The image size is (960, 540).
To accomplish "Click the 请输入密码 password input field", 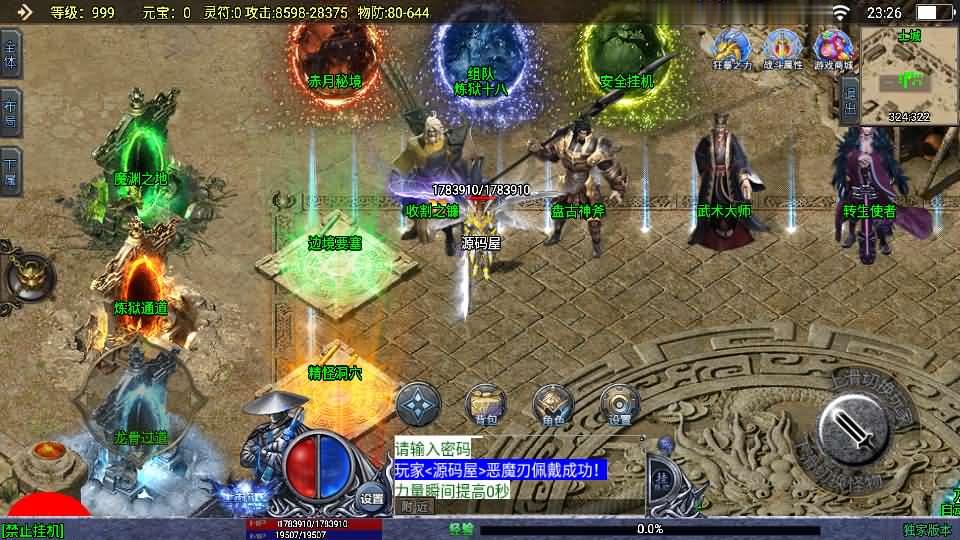I will click(432, 449).
